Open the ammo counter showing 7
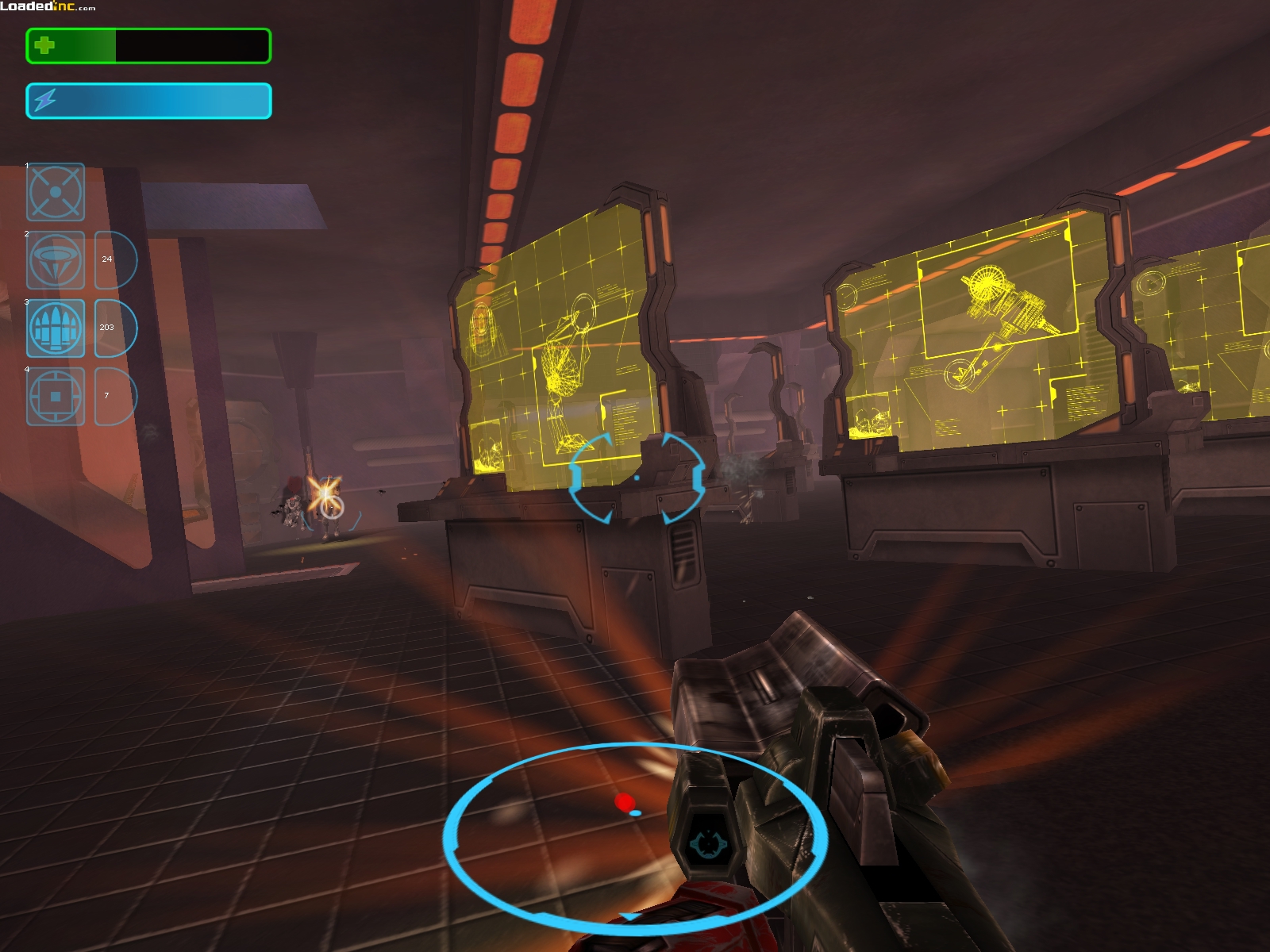 108,394
